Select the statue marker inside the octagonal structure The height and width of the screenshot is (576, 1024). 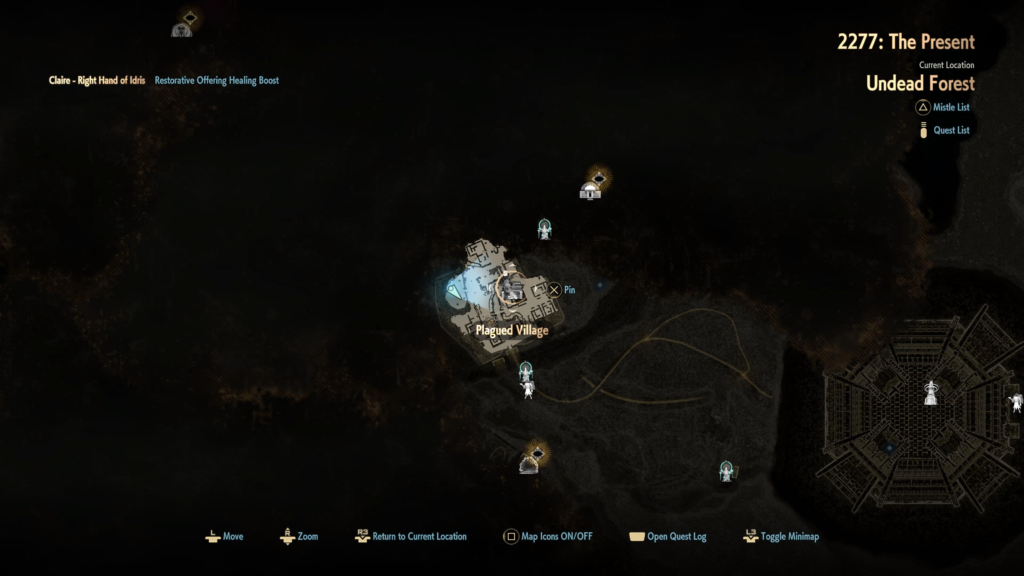click(931, 391)
